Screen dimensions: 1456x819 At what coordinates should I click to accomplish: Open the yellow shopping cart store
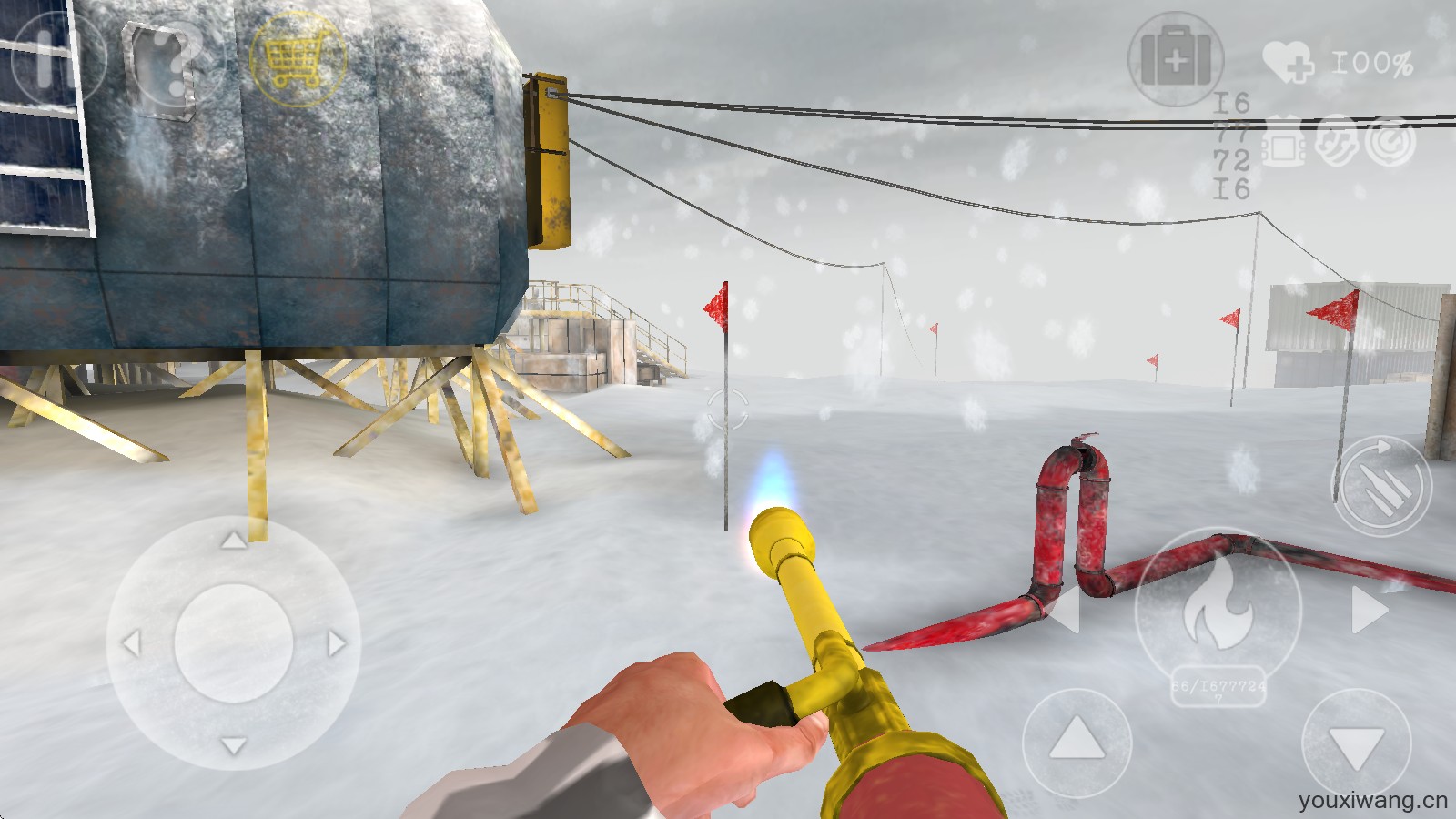pyautogui.click(x=297, y=60)
